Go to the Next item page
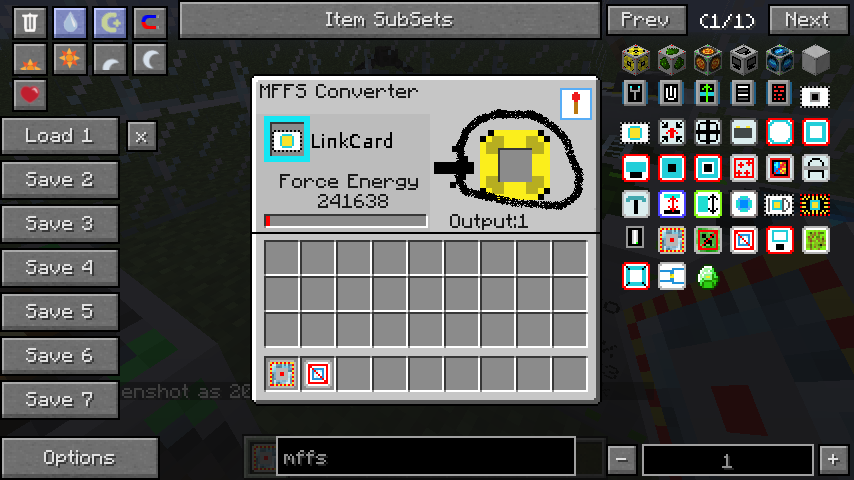The width and height of the screenshot is (854, 480). coord(807,20)
